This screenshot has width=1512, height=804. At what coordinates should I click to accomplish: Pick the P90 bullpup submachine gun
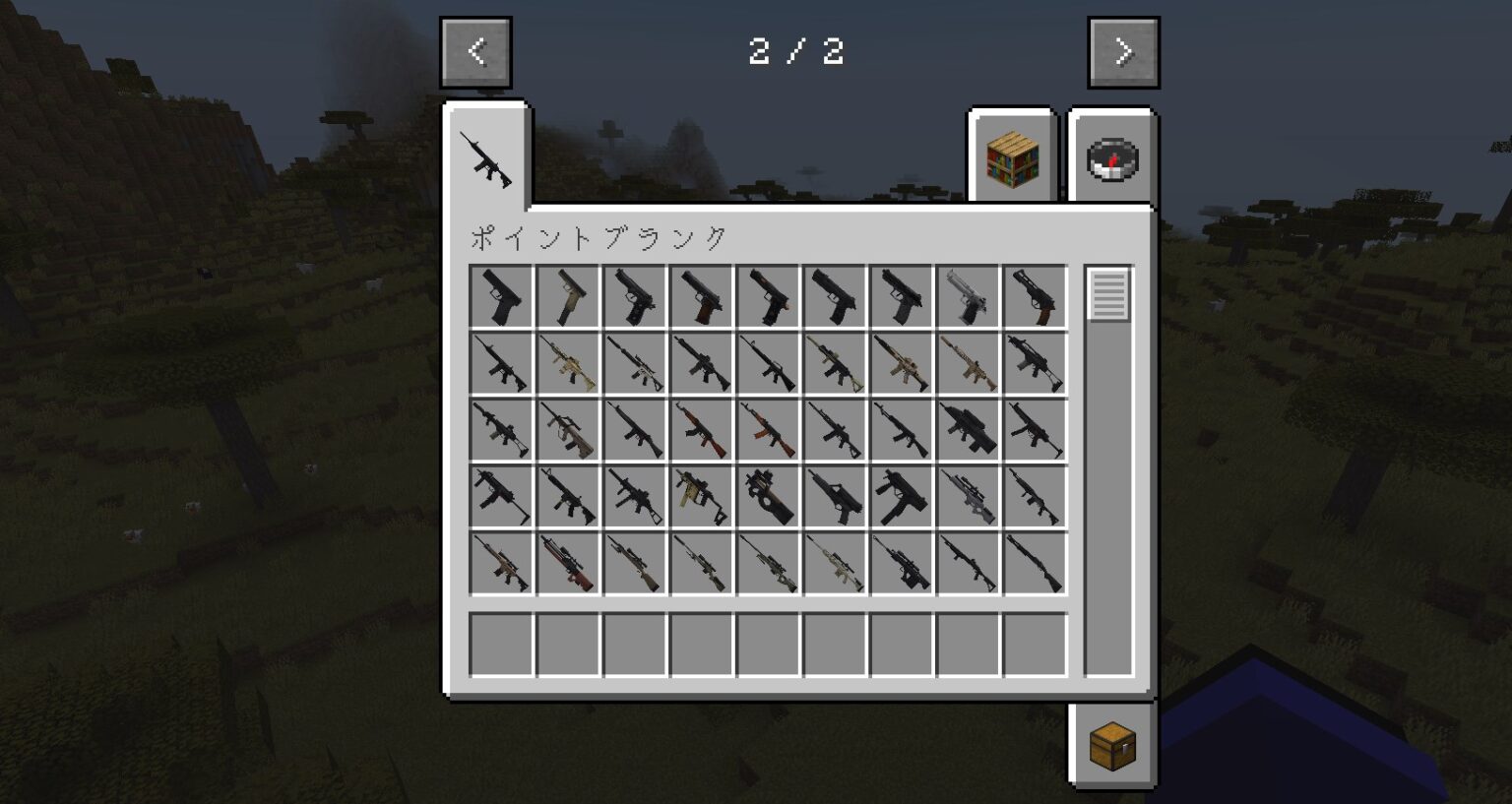point(771,497)
